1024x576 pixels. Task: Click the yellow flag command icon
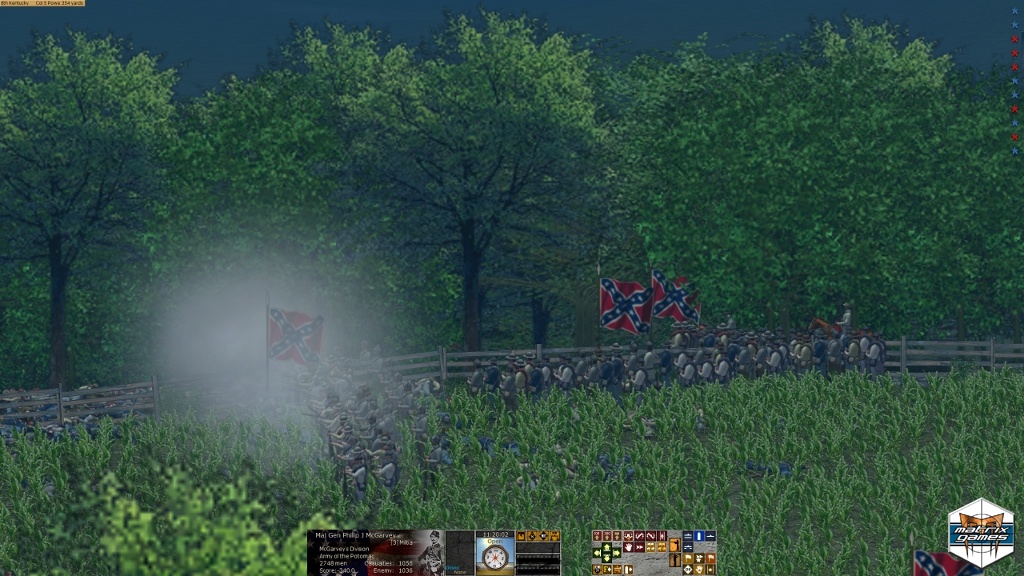(688, 557)
